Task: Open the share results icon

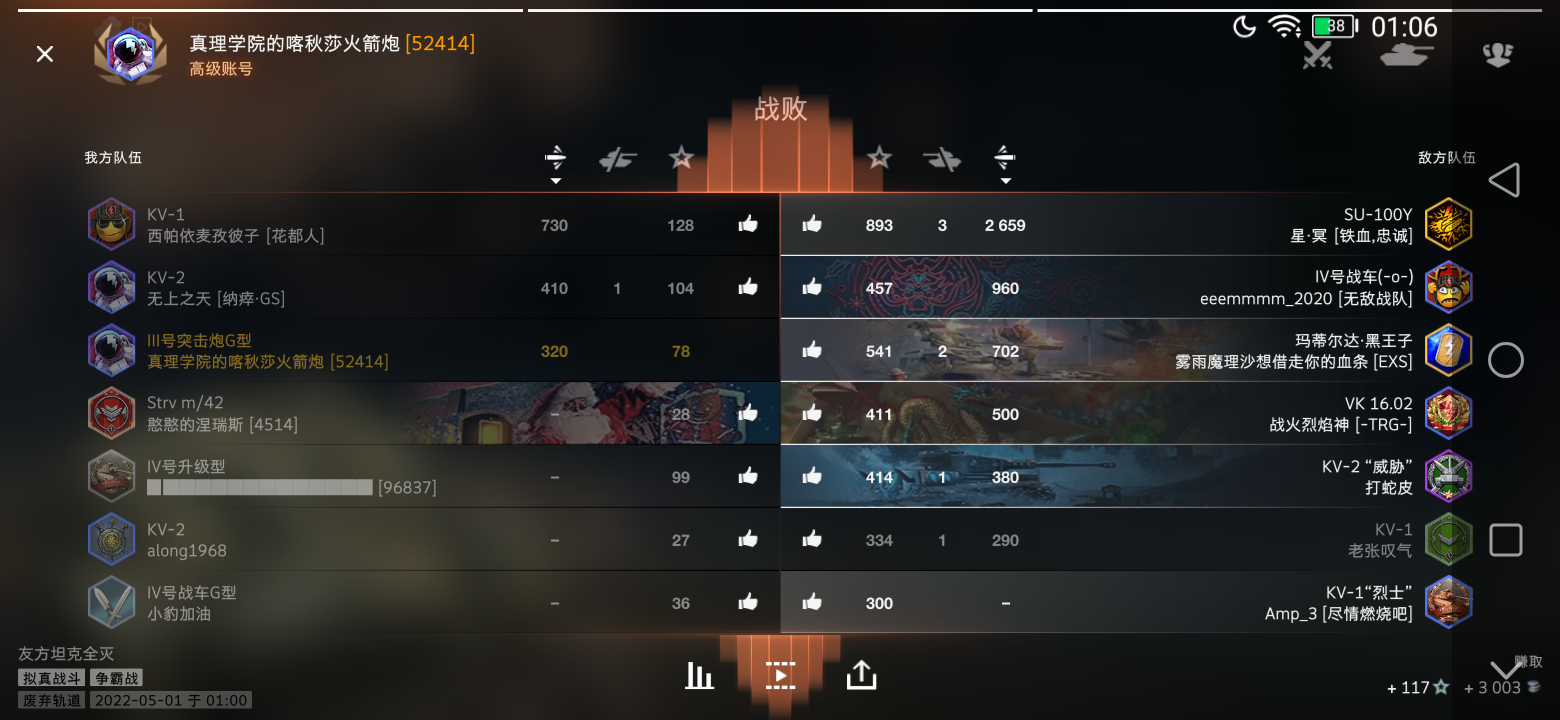Action: (x=862, y=676)
